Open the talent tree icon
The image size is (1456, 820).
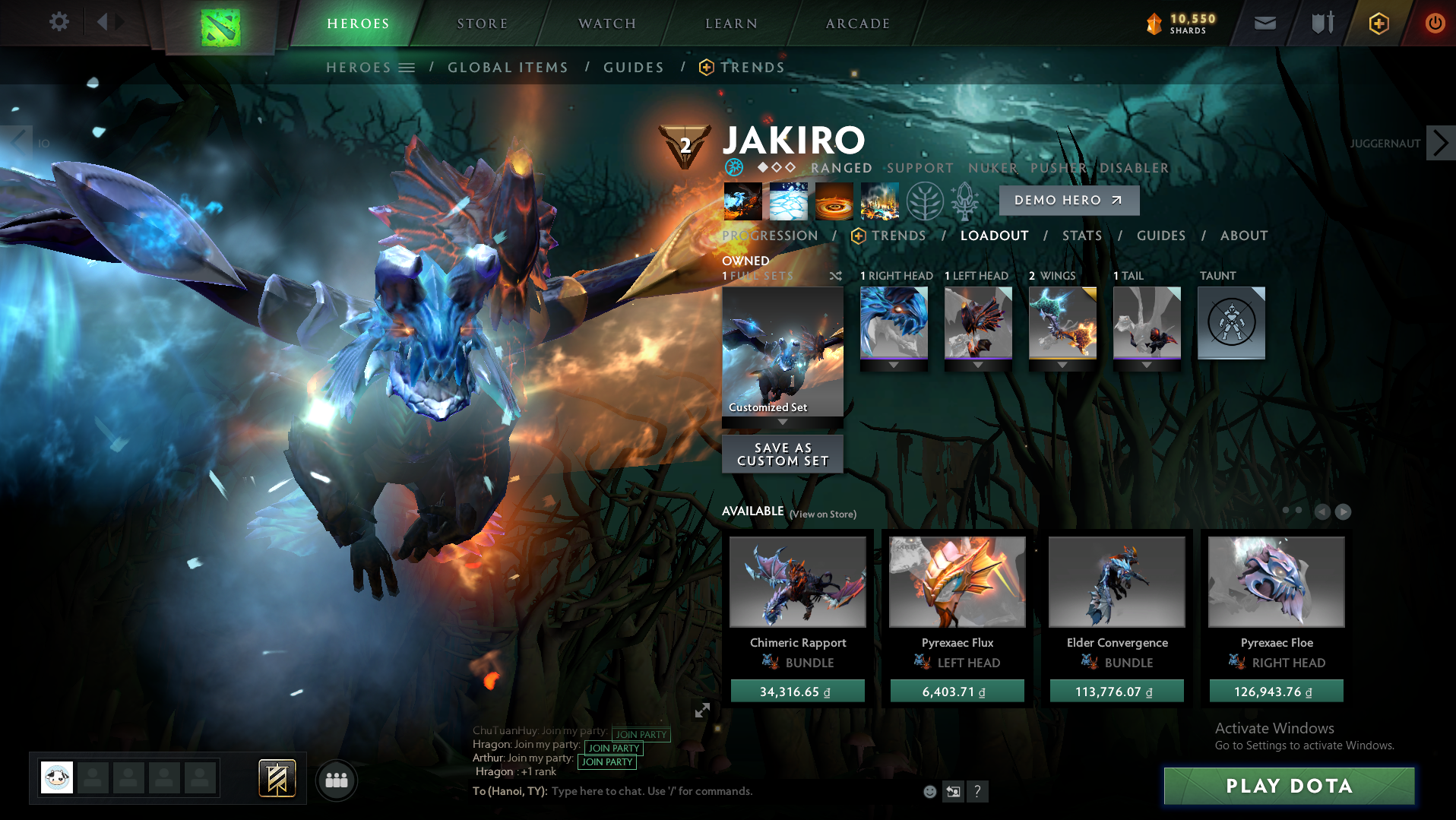924,201
